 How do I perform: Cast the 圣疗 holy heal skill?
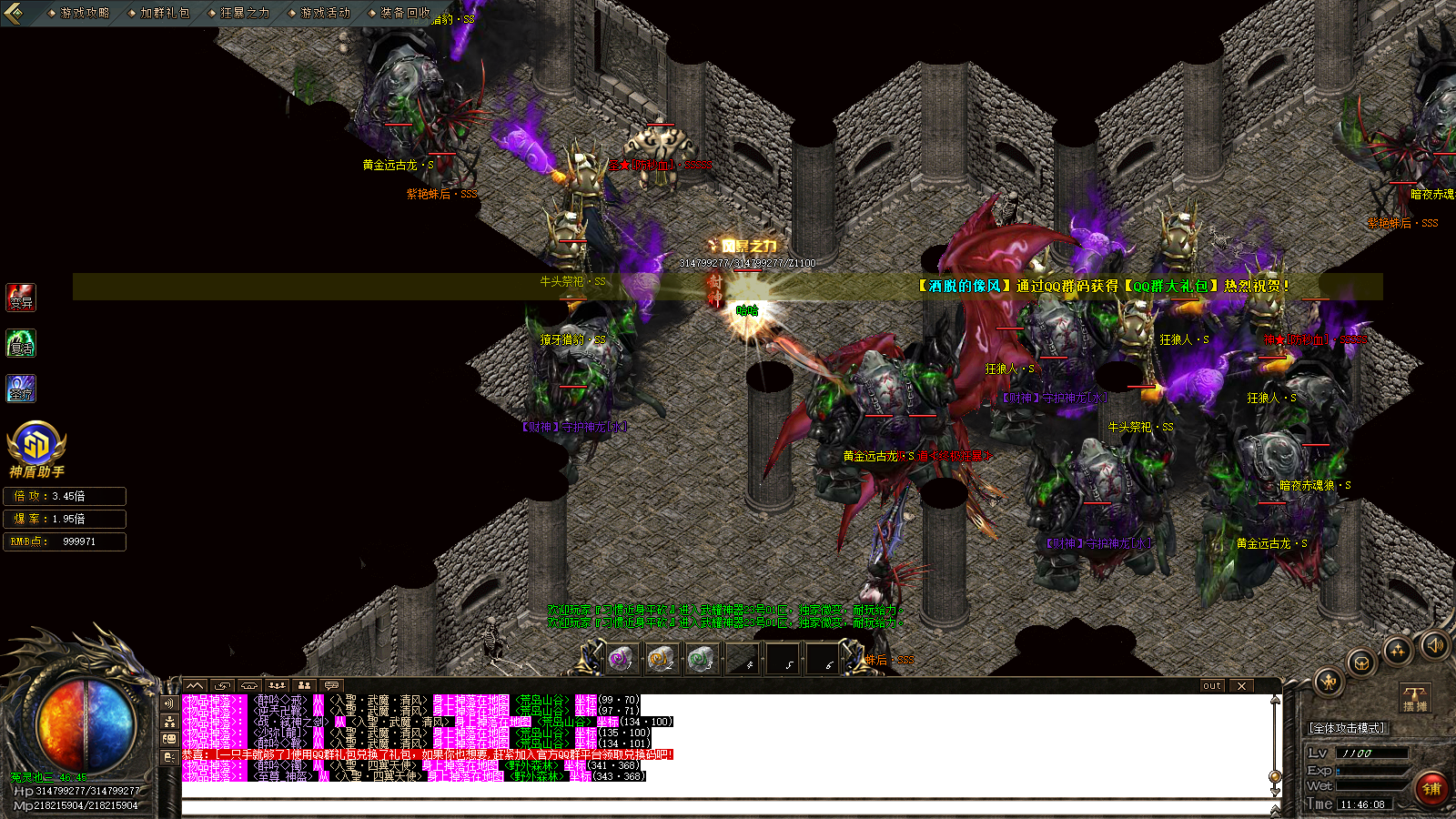pyautogui.click(x=21, y=389)
